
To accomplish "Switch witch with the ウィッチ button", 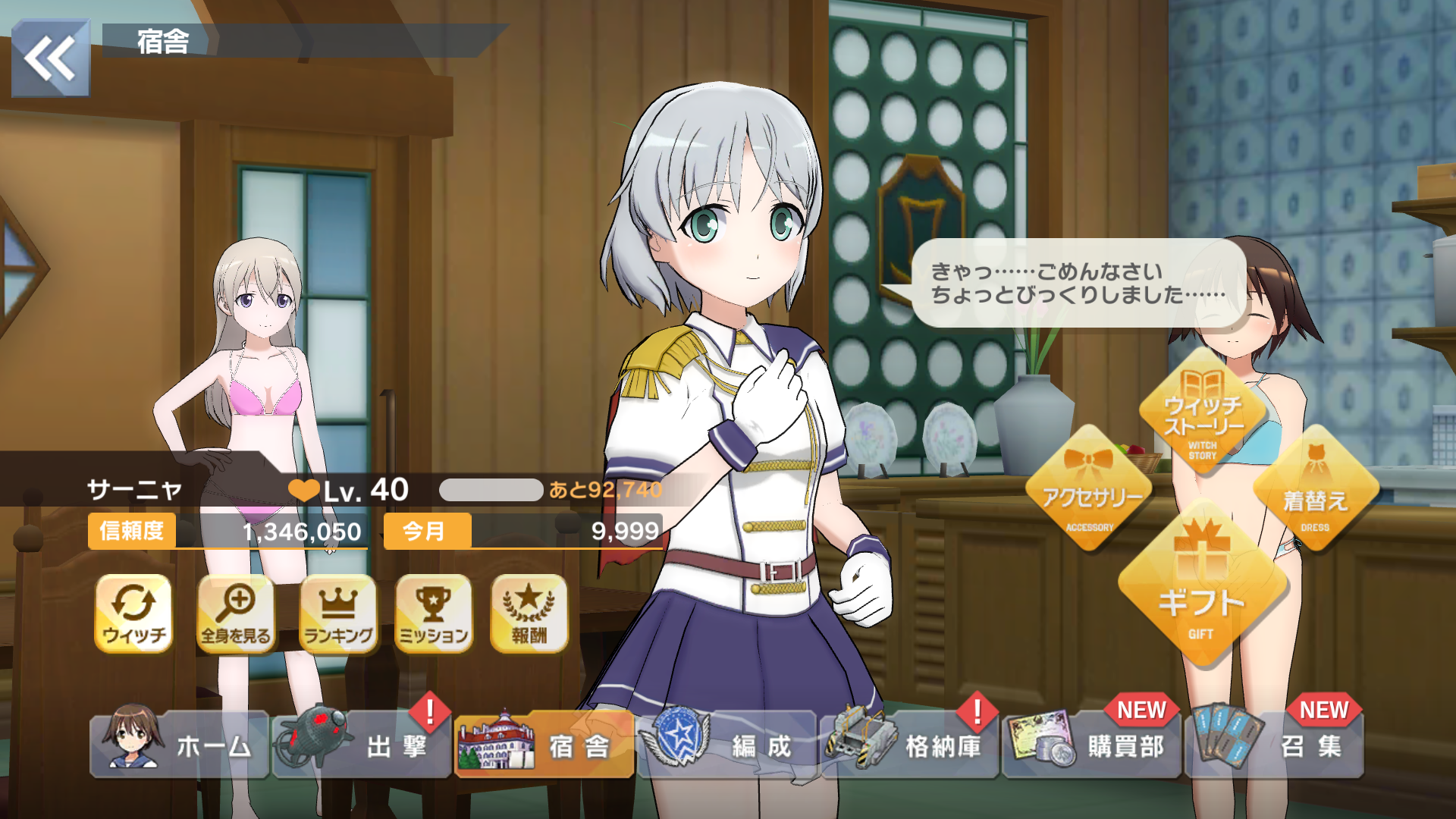I will [133, 613].
